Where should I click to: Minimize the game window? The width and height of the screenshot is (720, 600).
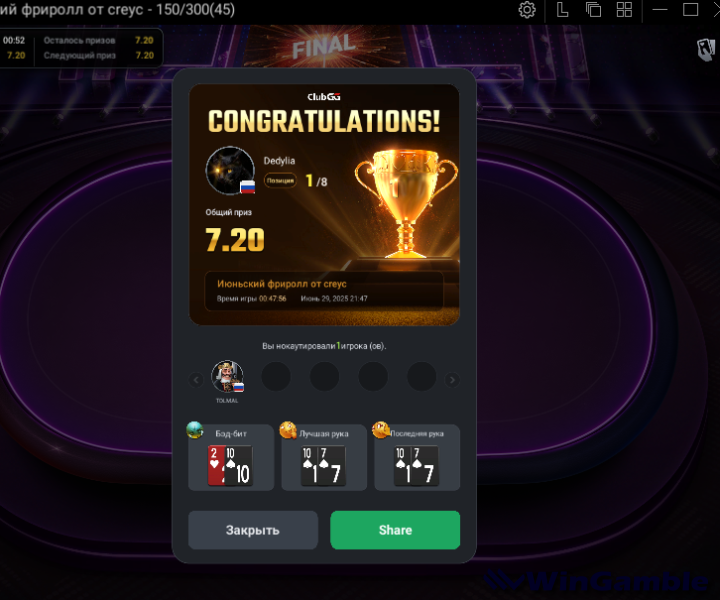[659, 10]
